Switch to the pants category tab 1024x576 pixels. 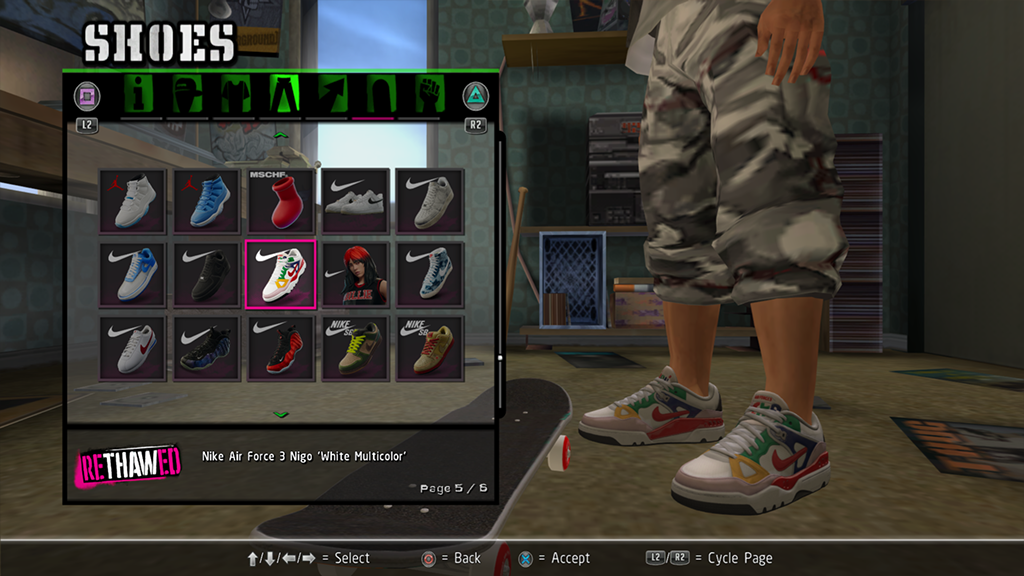(x=282, y=96)
